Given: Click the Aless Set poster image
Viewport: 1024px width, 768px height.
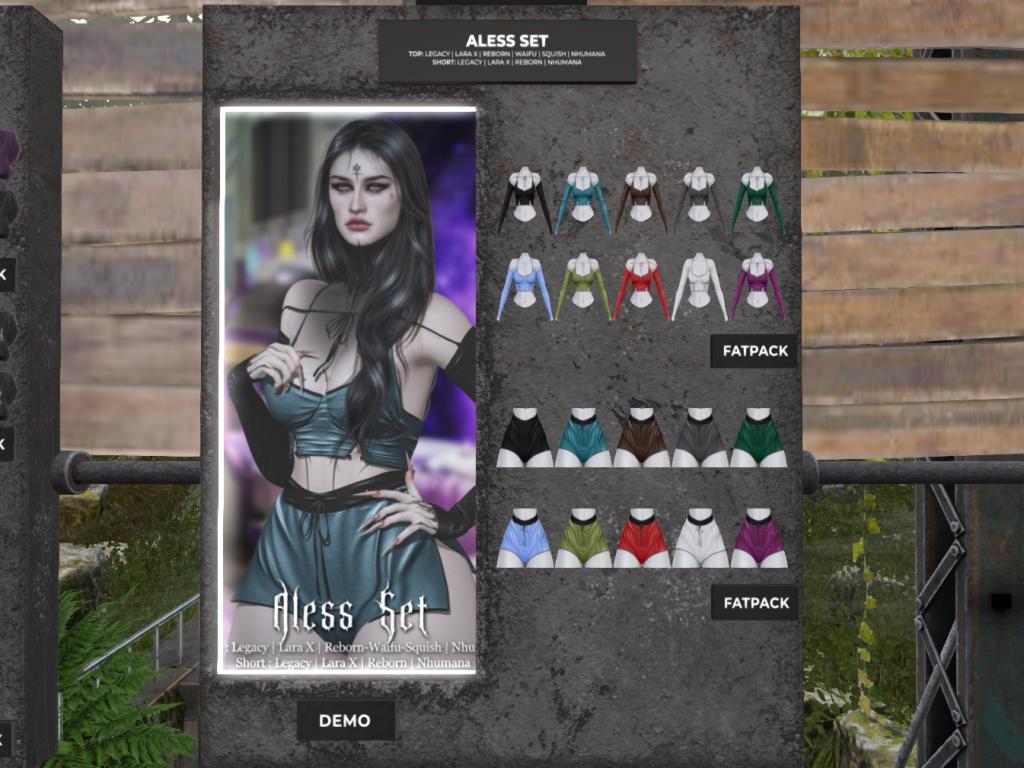Looking at the screenshot, I should pyautogui.click(x=348, y=390).
